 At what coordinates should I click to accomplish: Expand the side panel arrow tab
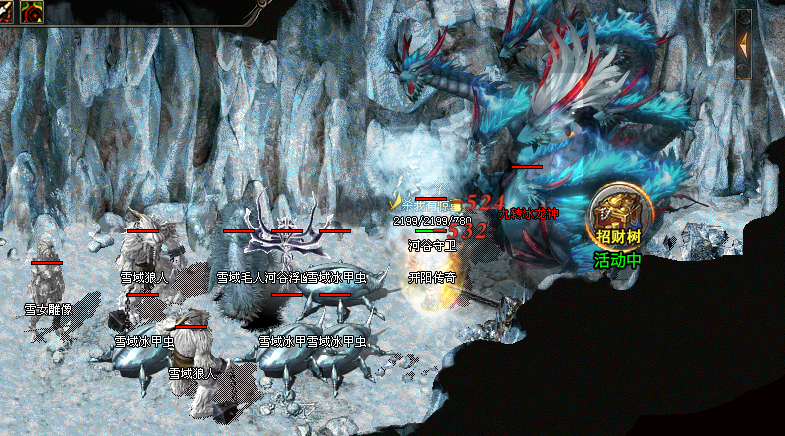[743, 44]
